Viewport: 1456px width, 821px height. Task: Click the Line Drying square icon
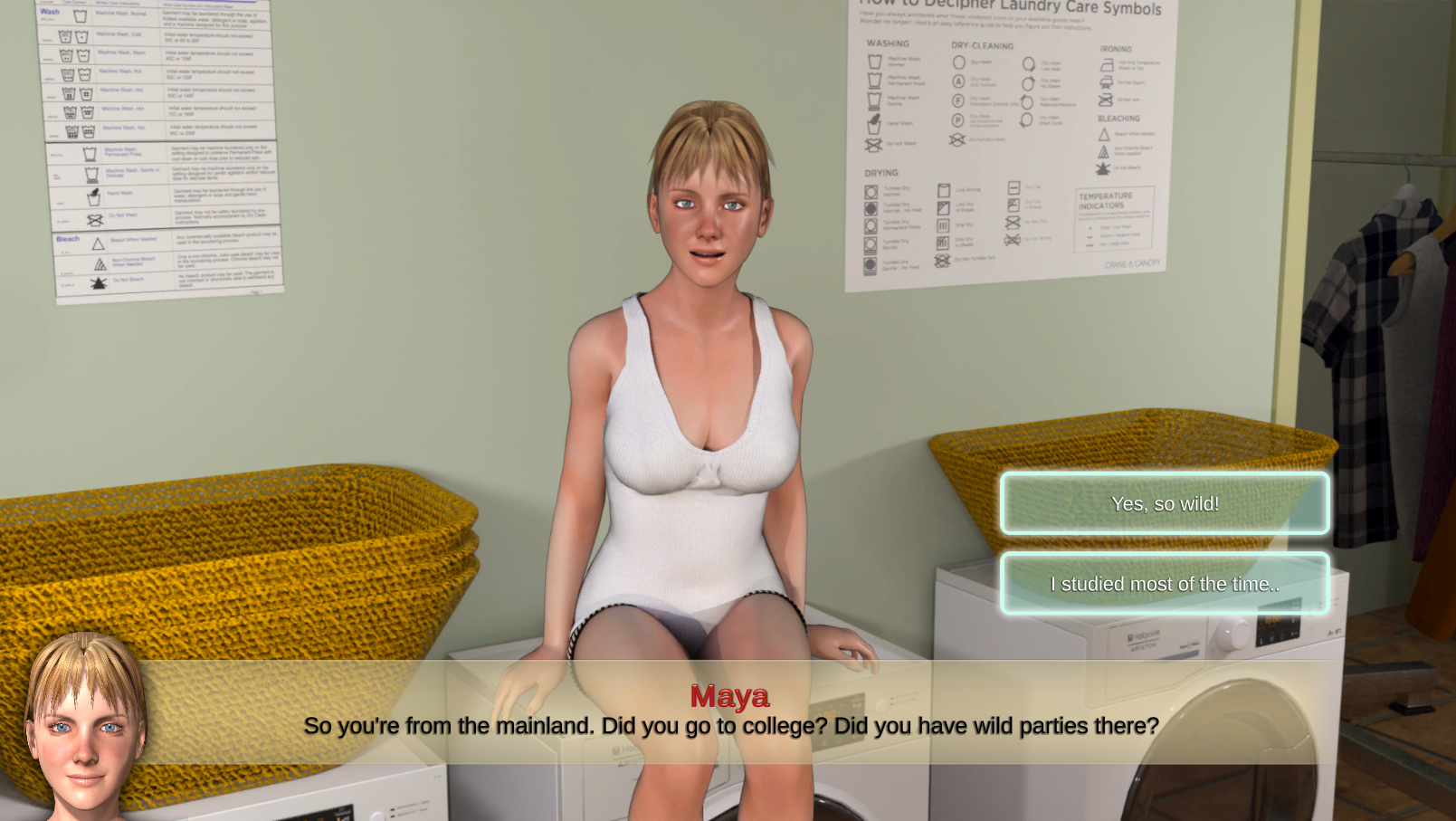point(943,190)
